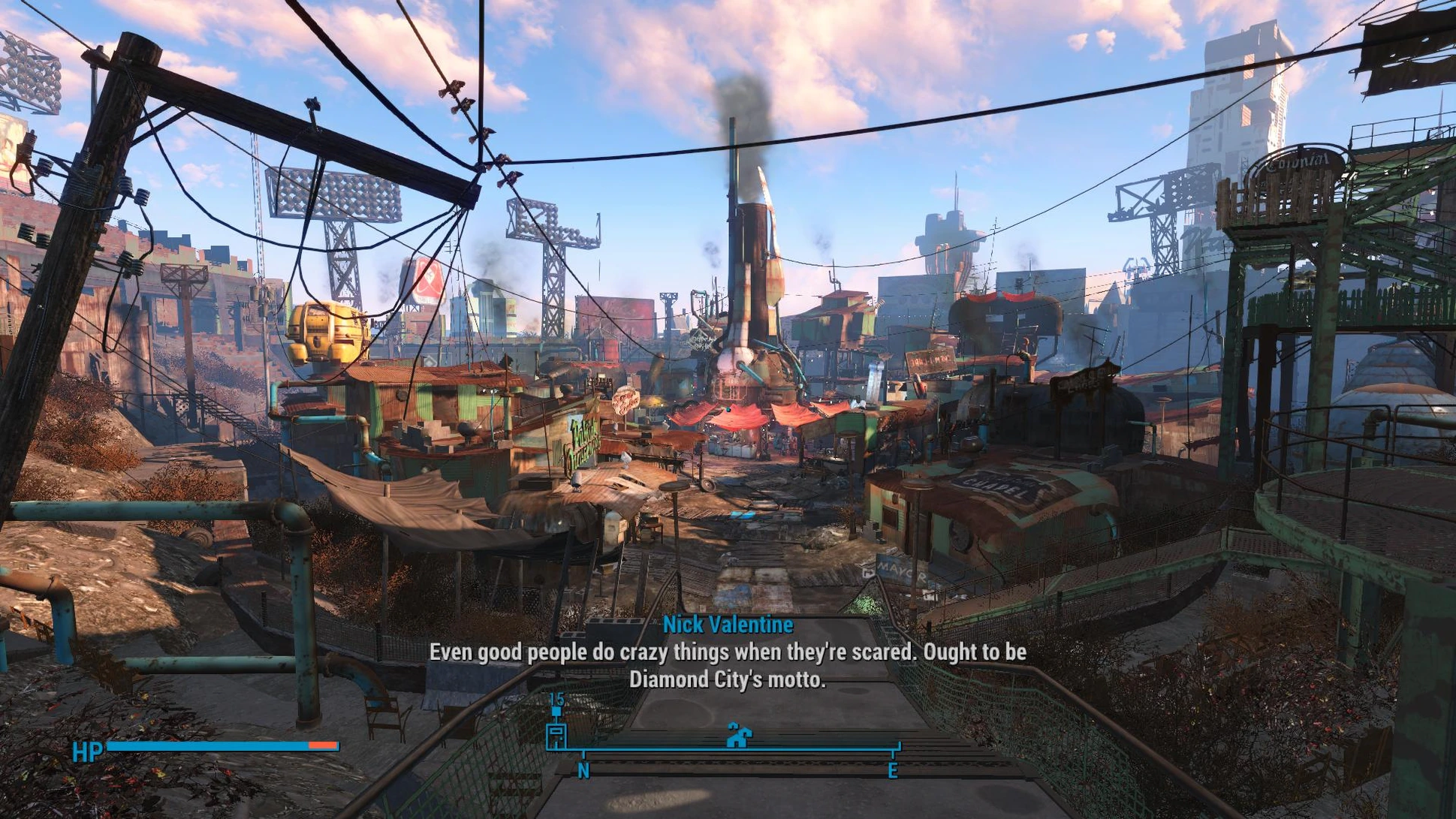
Task: Click the settlement house marker on the compass
Action: click(x=739, y=736)
